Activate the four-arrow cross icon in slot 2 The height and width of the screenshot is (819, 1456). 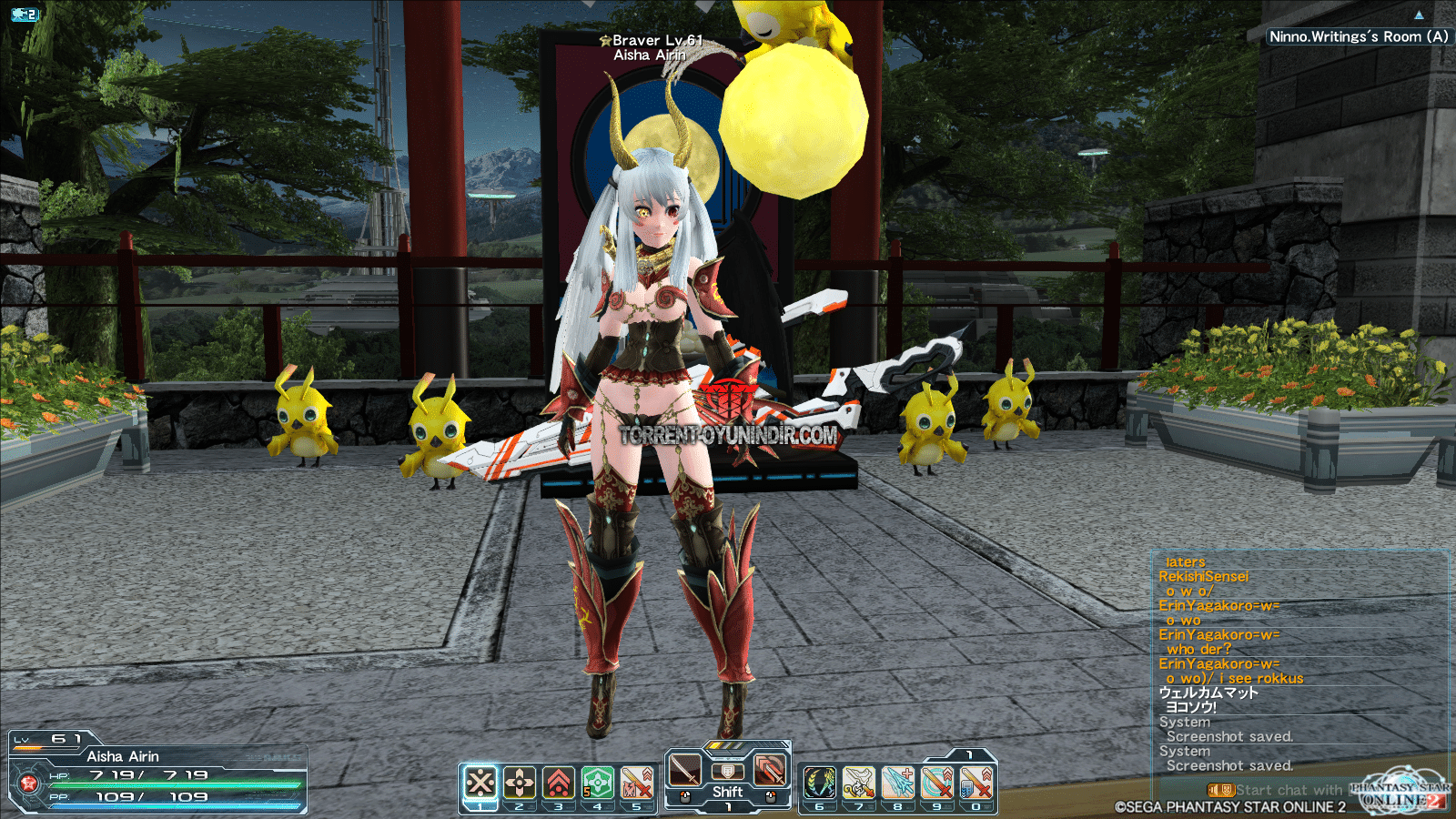click(520, 783)
